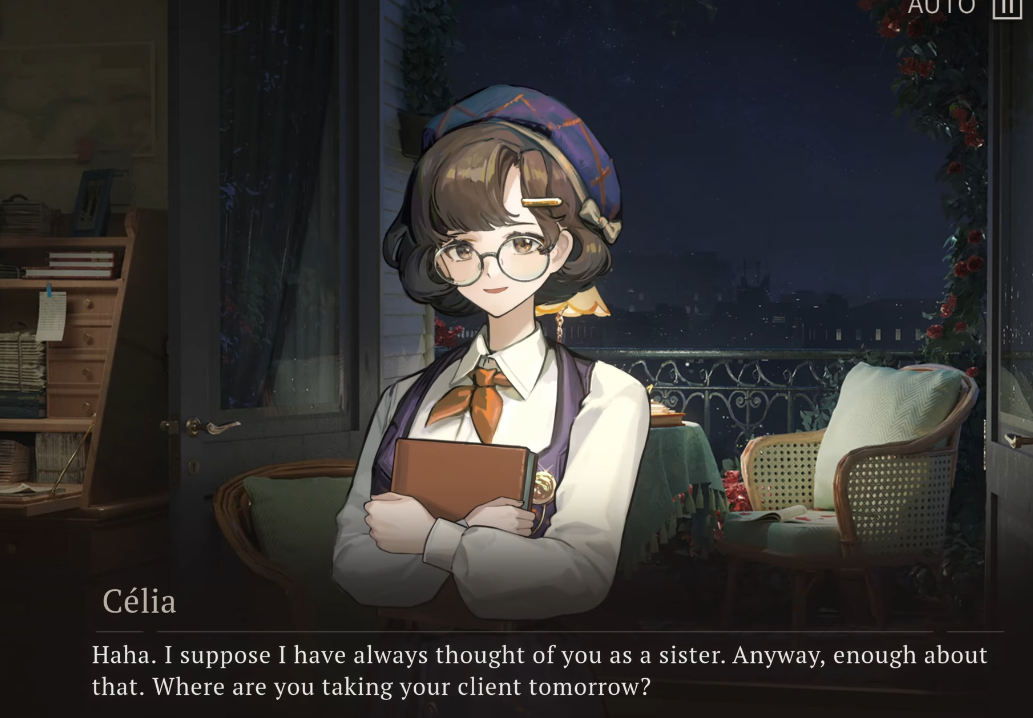Toggle AUTO dialogue advance

pyautogui.click(x=940, y=7)
